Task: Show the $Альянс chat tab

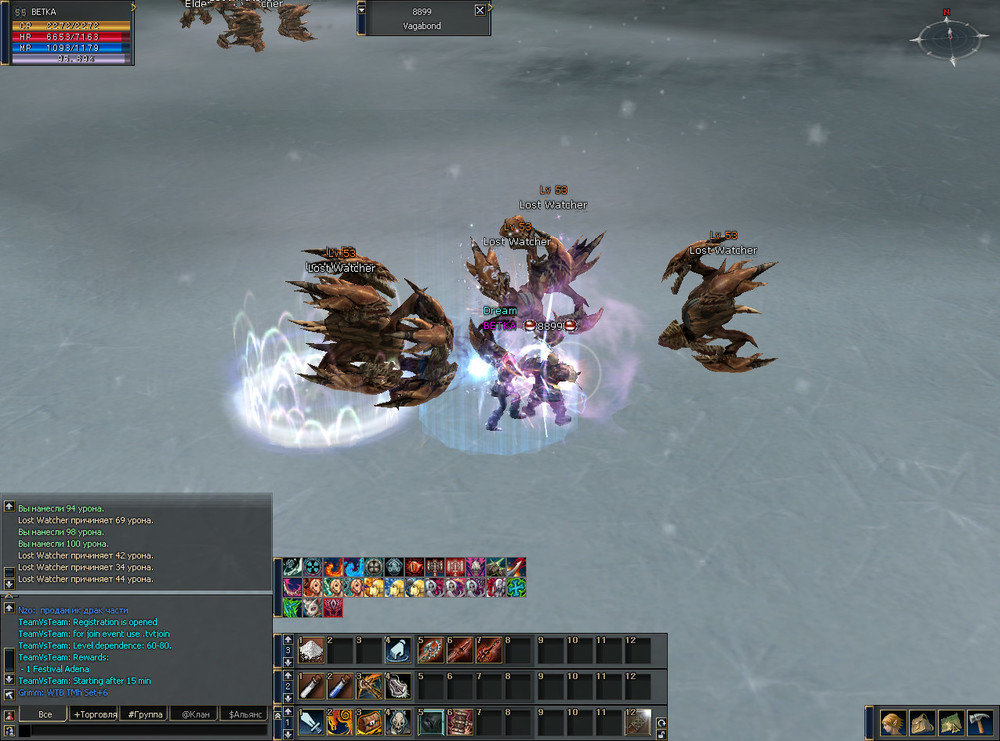Action: (245, 714)
